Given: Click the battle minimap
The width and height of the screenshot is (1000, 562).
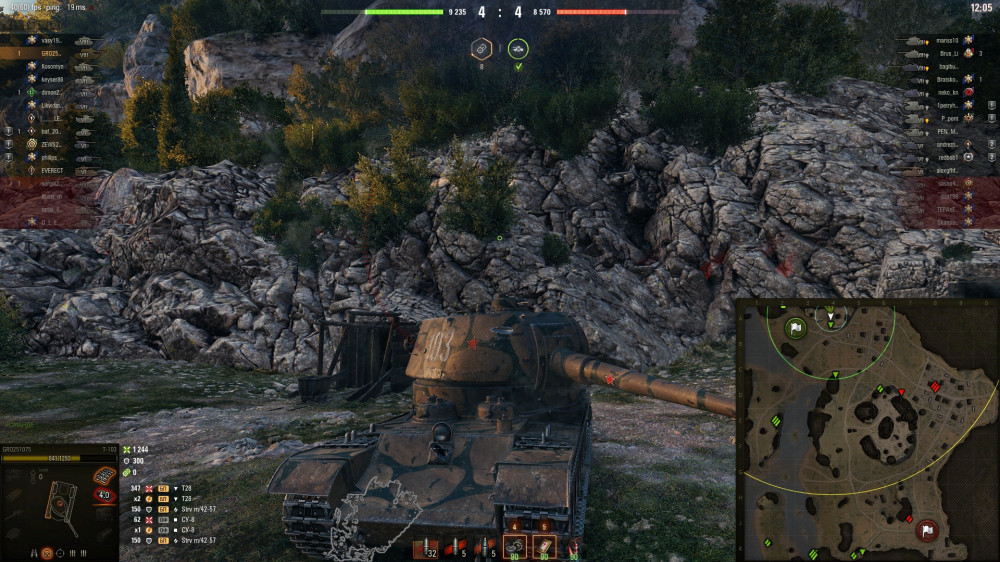Looking at the screenshot, I should [866, 428].
